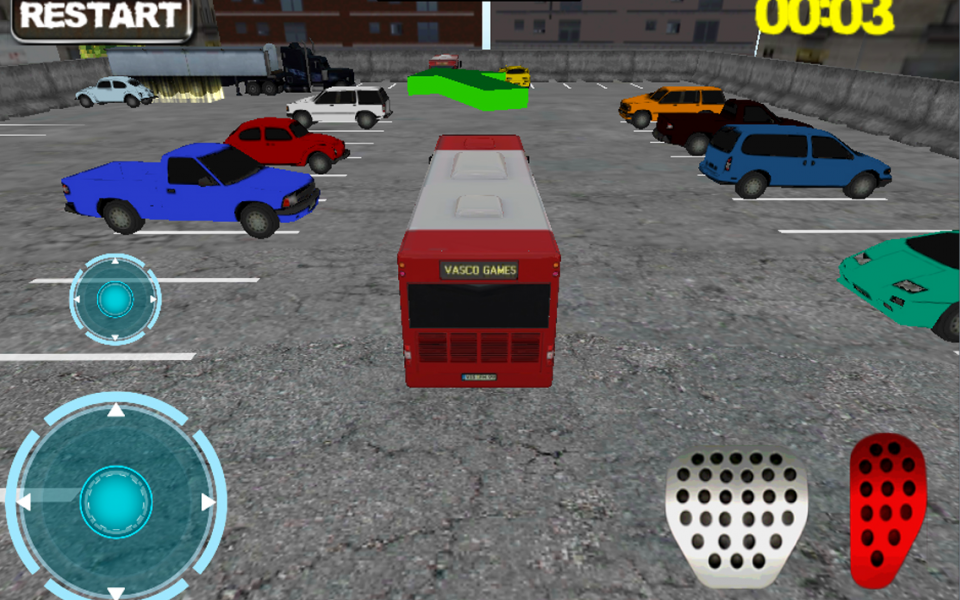Click the large joystick's left arrow
The height and width of the screenshot is (600, 960).
[25, 502]
